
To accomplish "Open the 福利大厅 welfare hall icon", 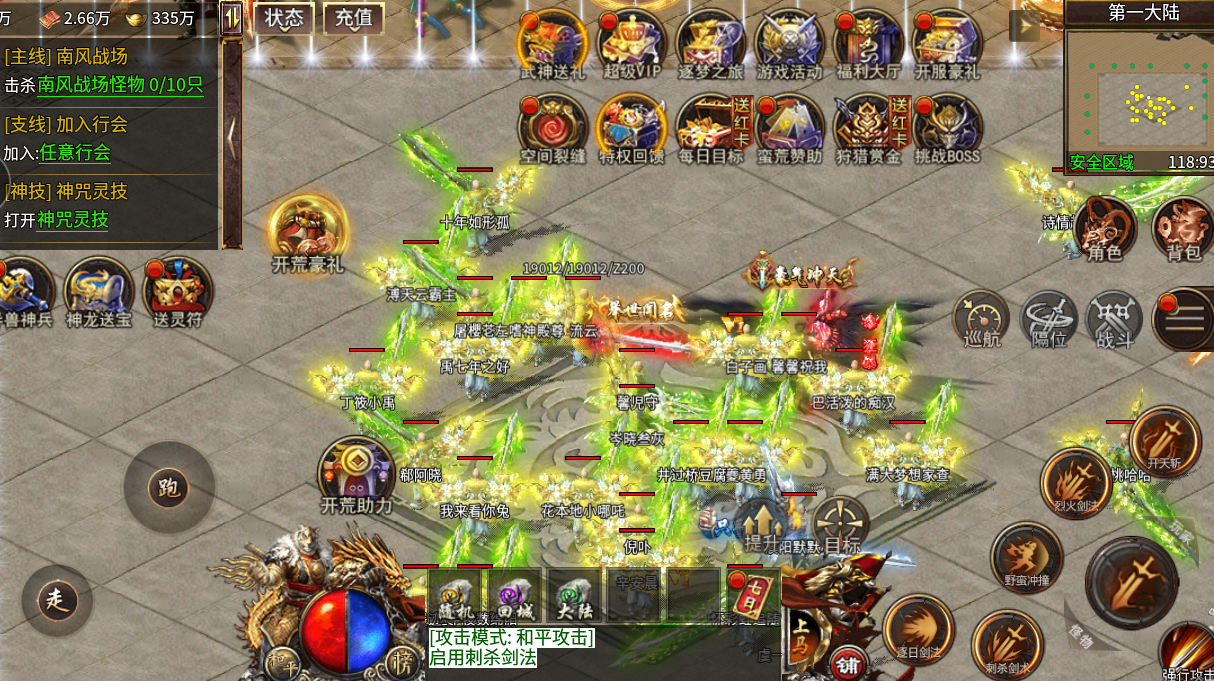I will 868,42.
